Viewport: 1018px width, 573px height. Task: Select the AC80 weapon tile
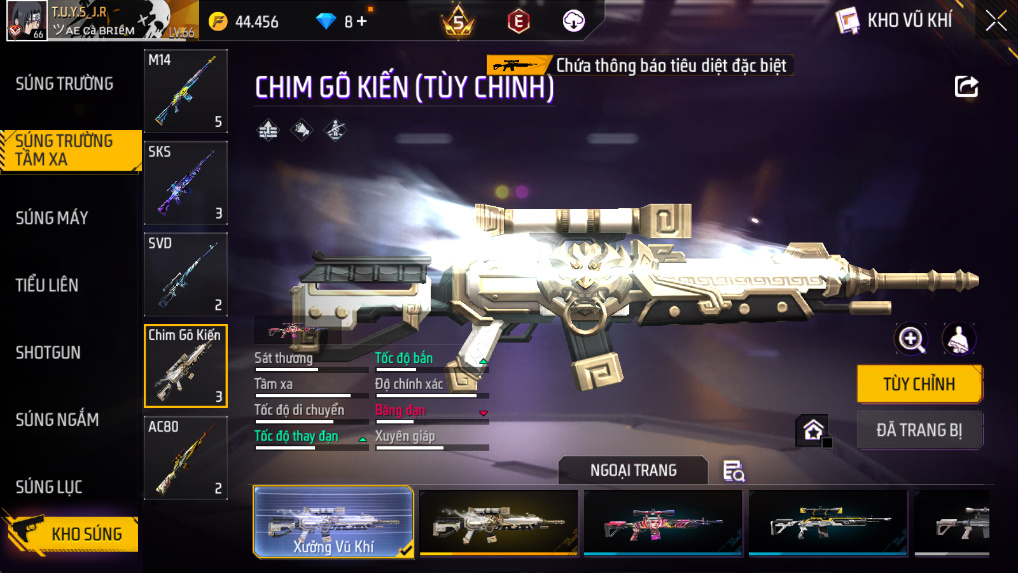click(186, 457)
